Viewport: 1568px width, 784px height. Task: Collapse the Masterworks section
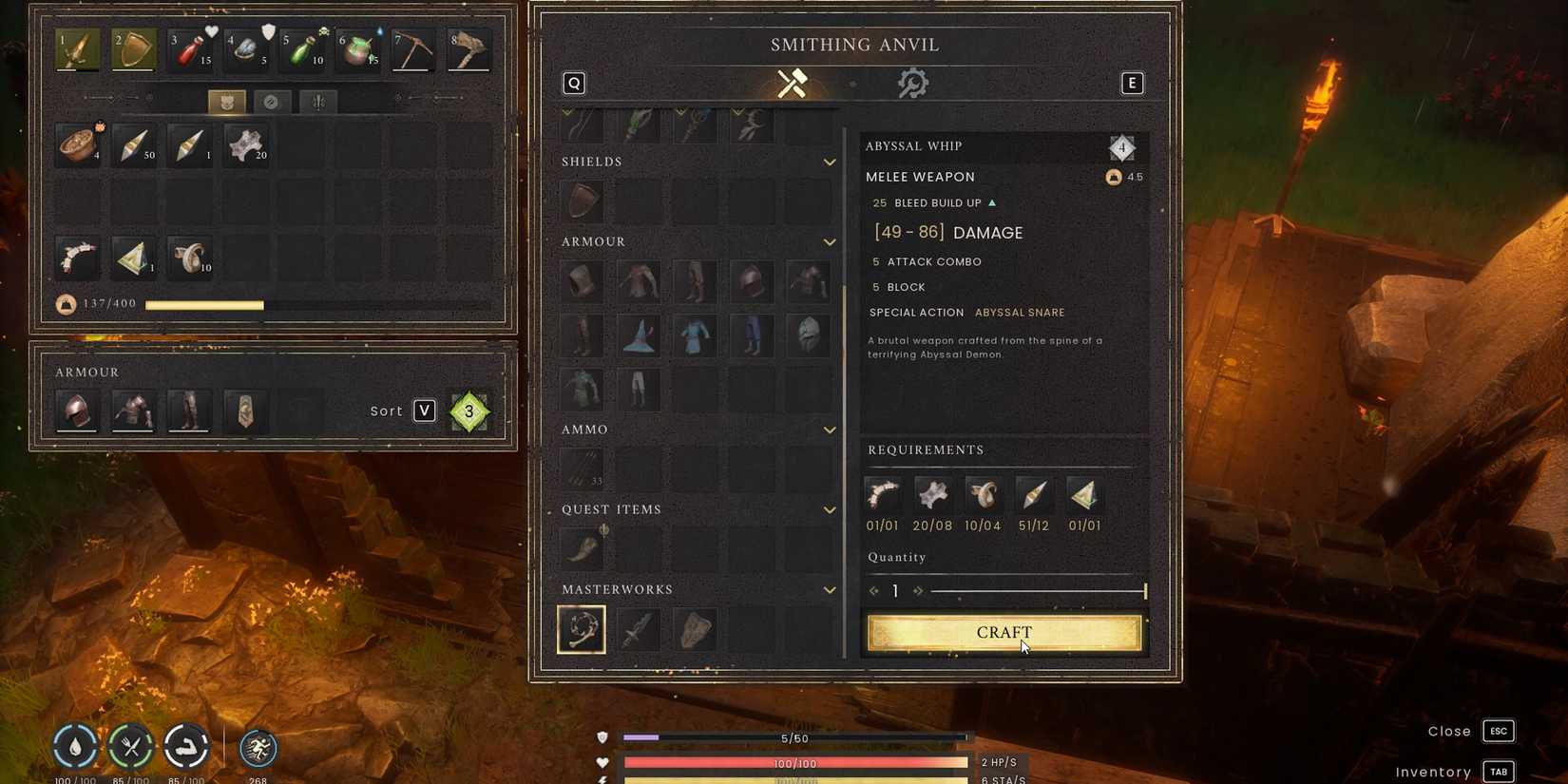coord(828,589)
